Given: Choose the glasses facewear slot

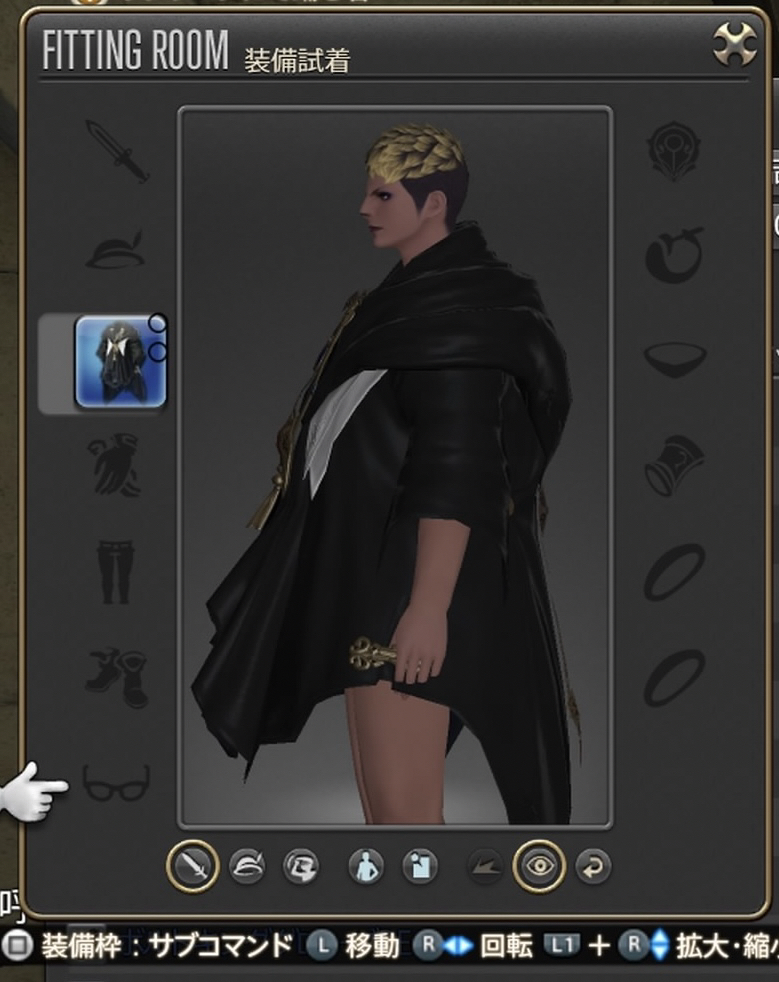Looking at the screenshot, I should click(116, 782).
